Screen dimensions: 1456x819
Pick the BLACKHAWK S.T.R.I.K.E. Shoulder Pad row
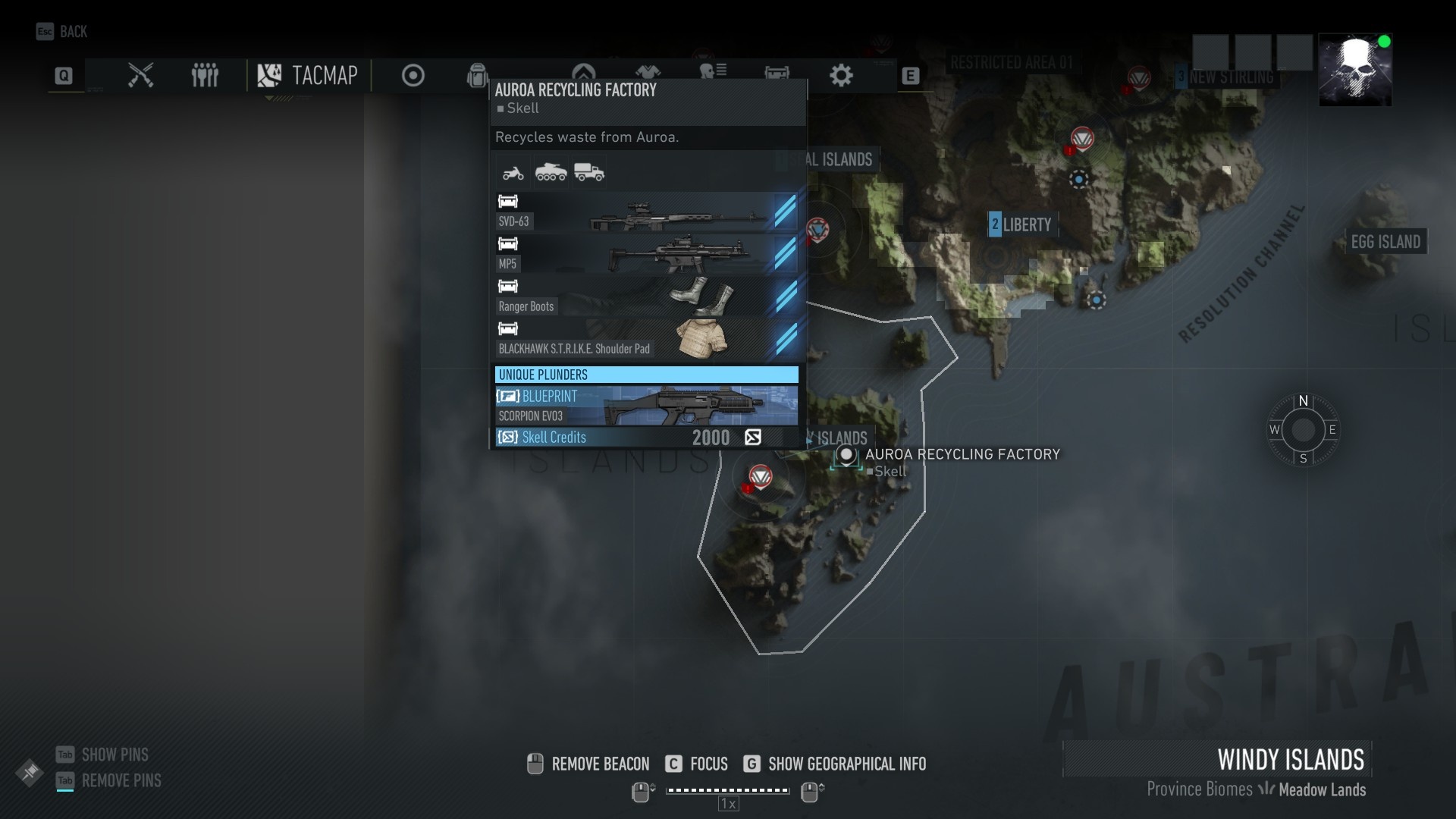coord(646,339)
